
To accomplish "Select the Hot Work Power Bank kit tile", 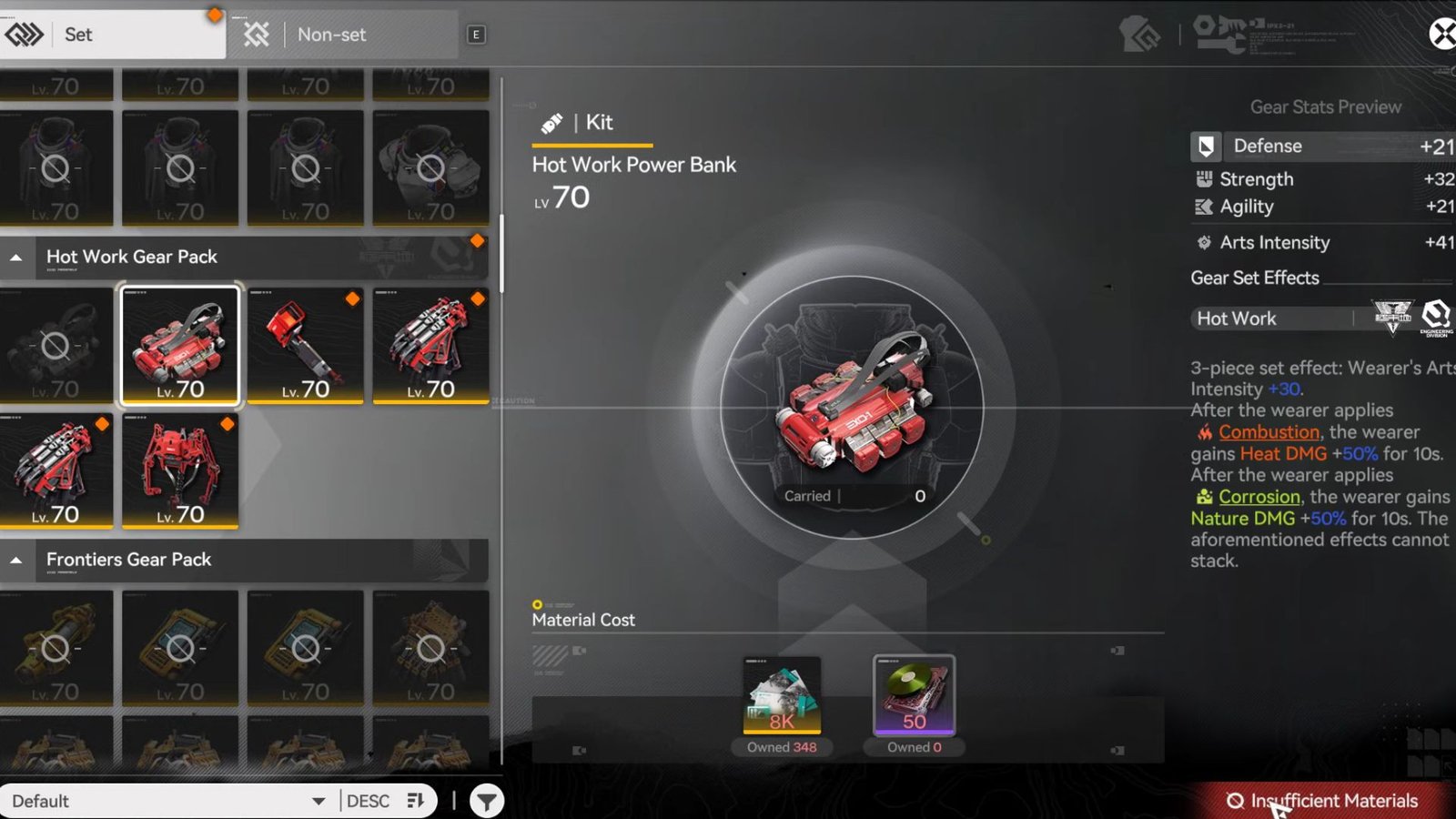I will tap(180, 345).
